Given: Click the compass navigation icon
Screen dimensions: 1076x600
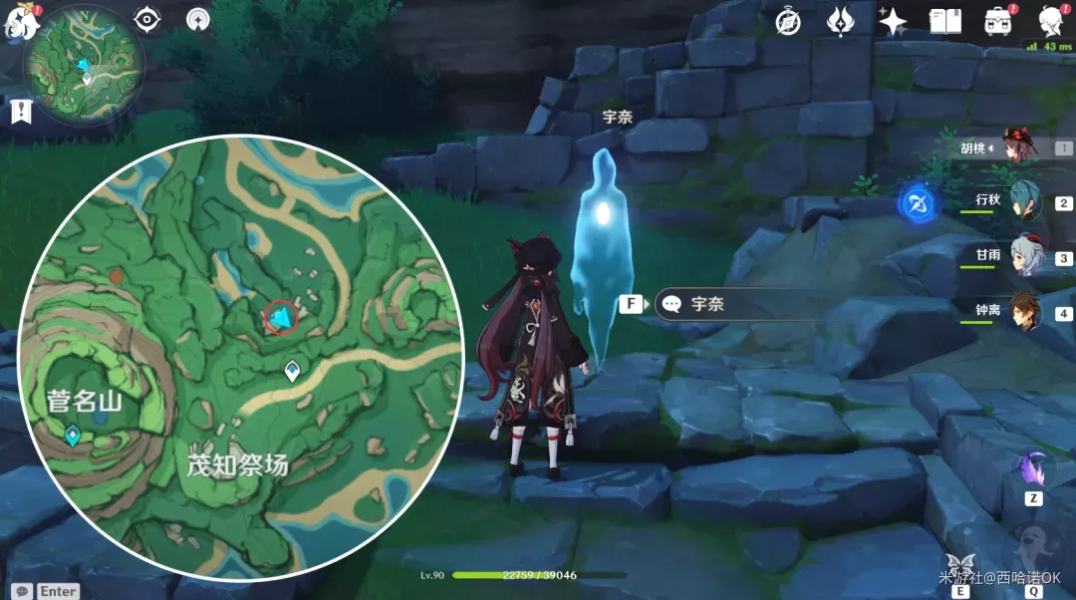Looking at the screenshot, I should tap(788, 22).
